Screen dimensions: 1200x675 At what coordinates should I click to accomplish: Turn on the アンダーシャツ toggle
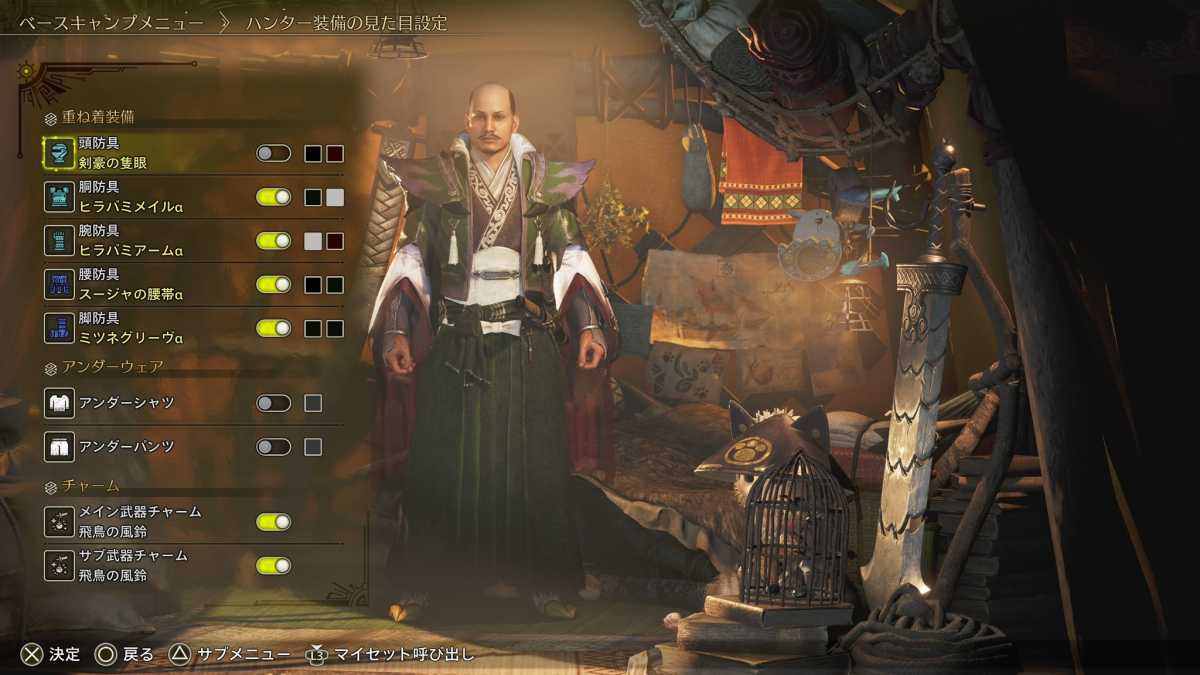(273, 403)
